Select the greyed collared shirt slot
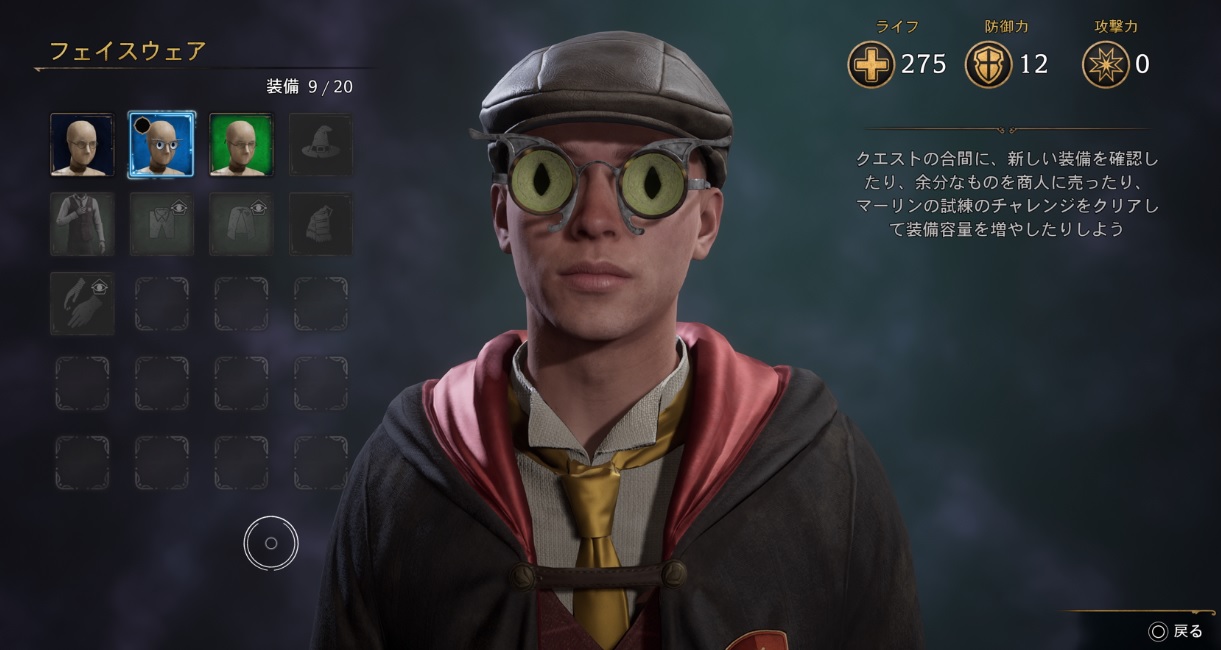This screenshot has height=650, width=1221. [162, 224]
